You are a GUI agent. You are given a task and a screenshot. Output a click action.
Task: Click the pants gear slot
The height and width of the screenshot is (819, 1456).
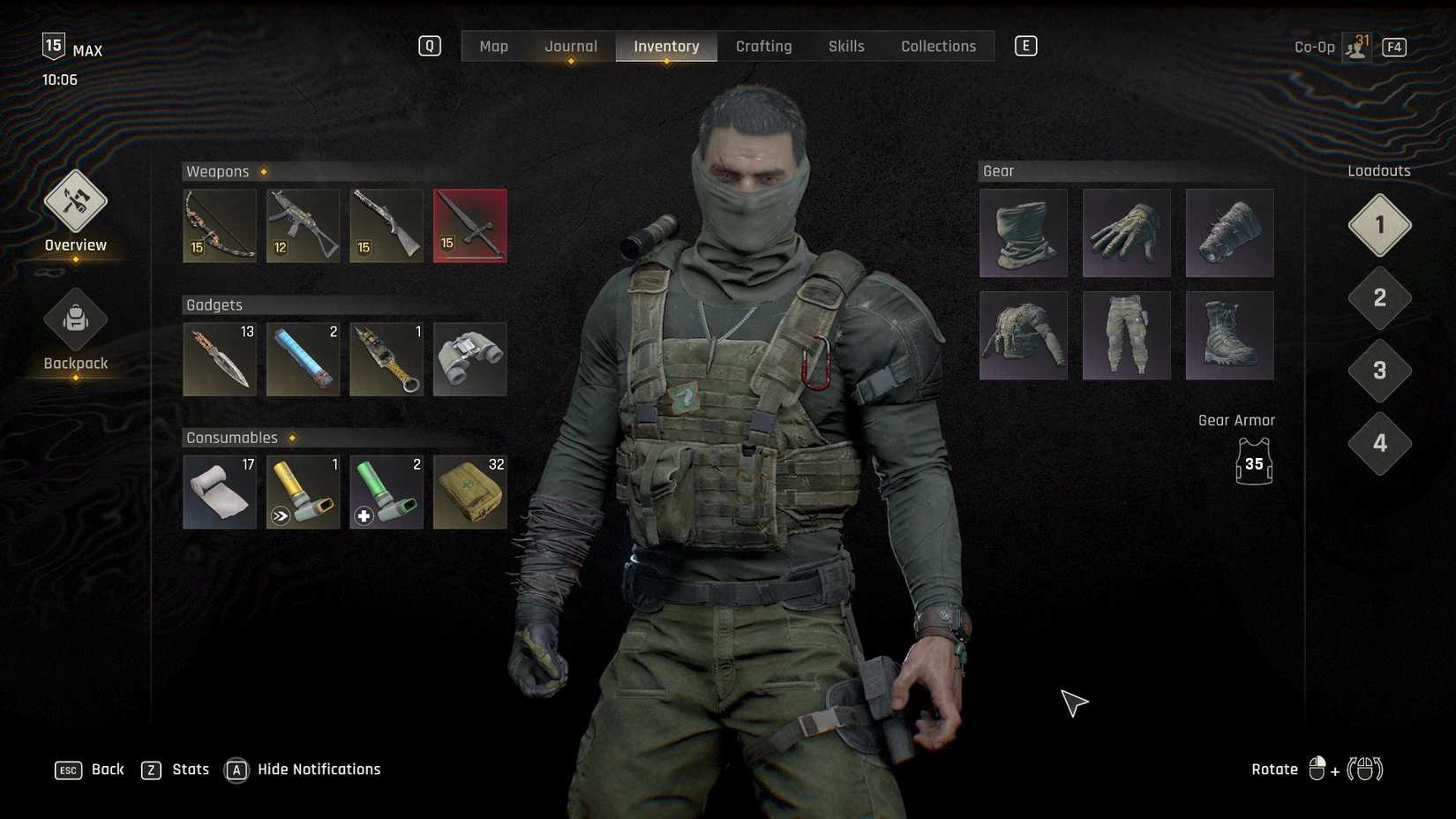[x=1126, y=335]
